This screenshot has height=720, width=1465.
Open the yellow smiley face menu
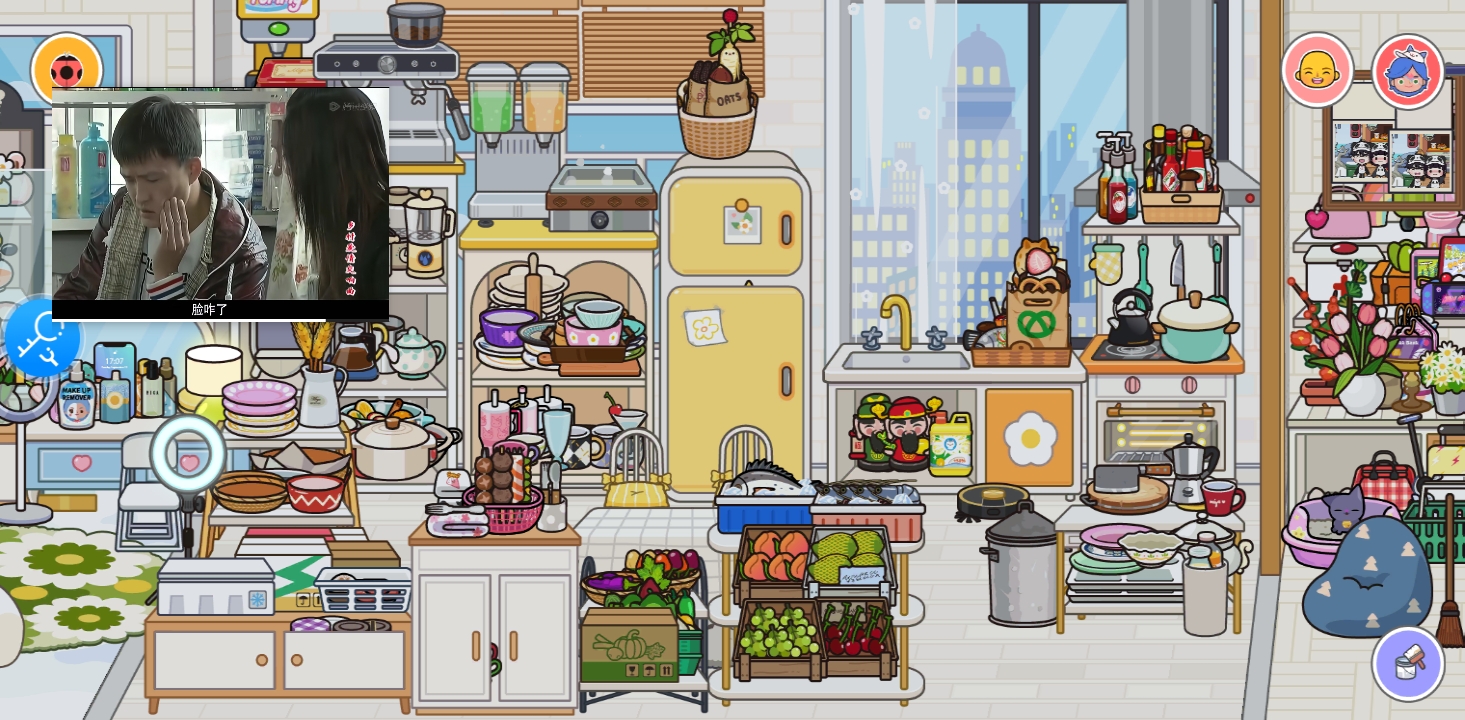pyautogui.click(x=1317, y=70)
